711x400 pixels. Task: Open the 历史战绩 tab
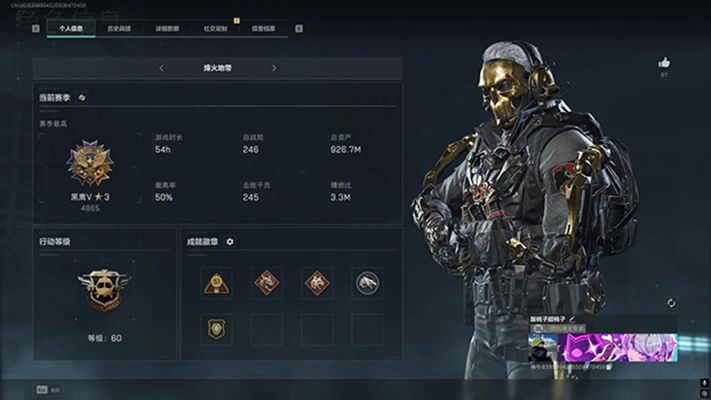[120, 29]
